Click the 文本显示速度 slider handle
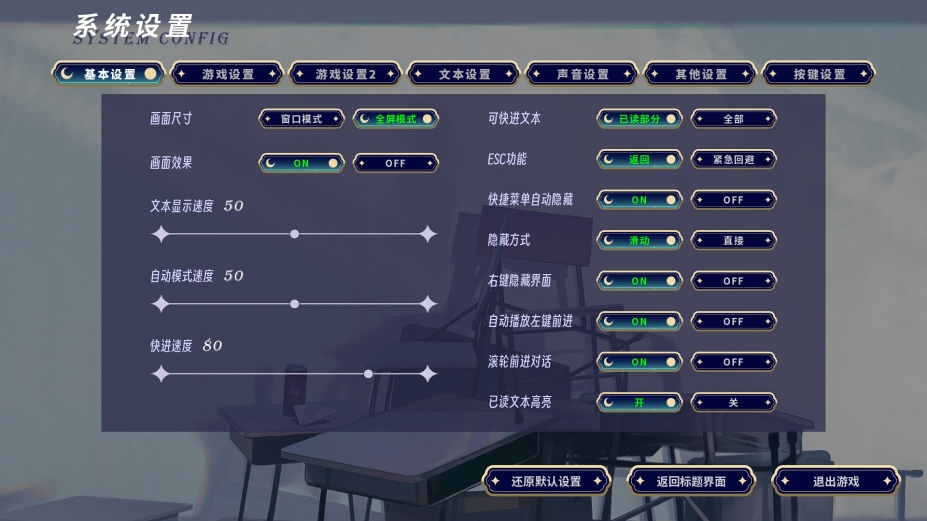The image size is (927, 521). [x=294, y=234]
